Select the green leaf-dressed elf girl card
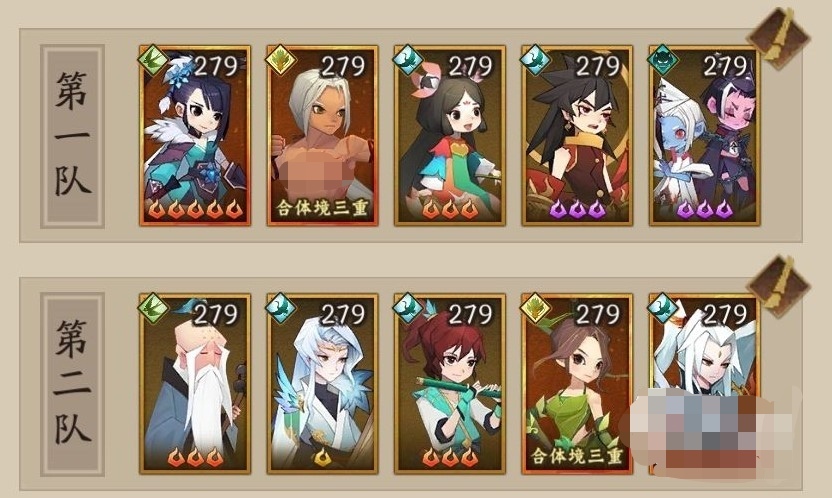The height and width of the screenshot is (498, 832). 576,383
